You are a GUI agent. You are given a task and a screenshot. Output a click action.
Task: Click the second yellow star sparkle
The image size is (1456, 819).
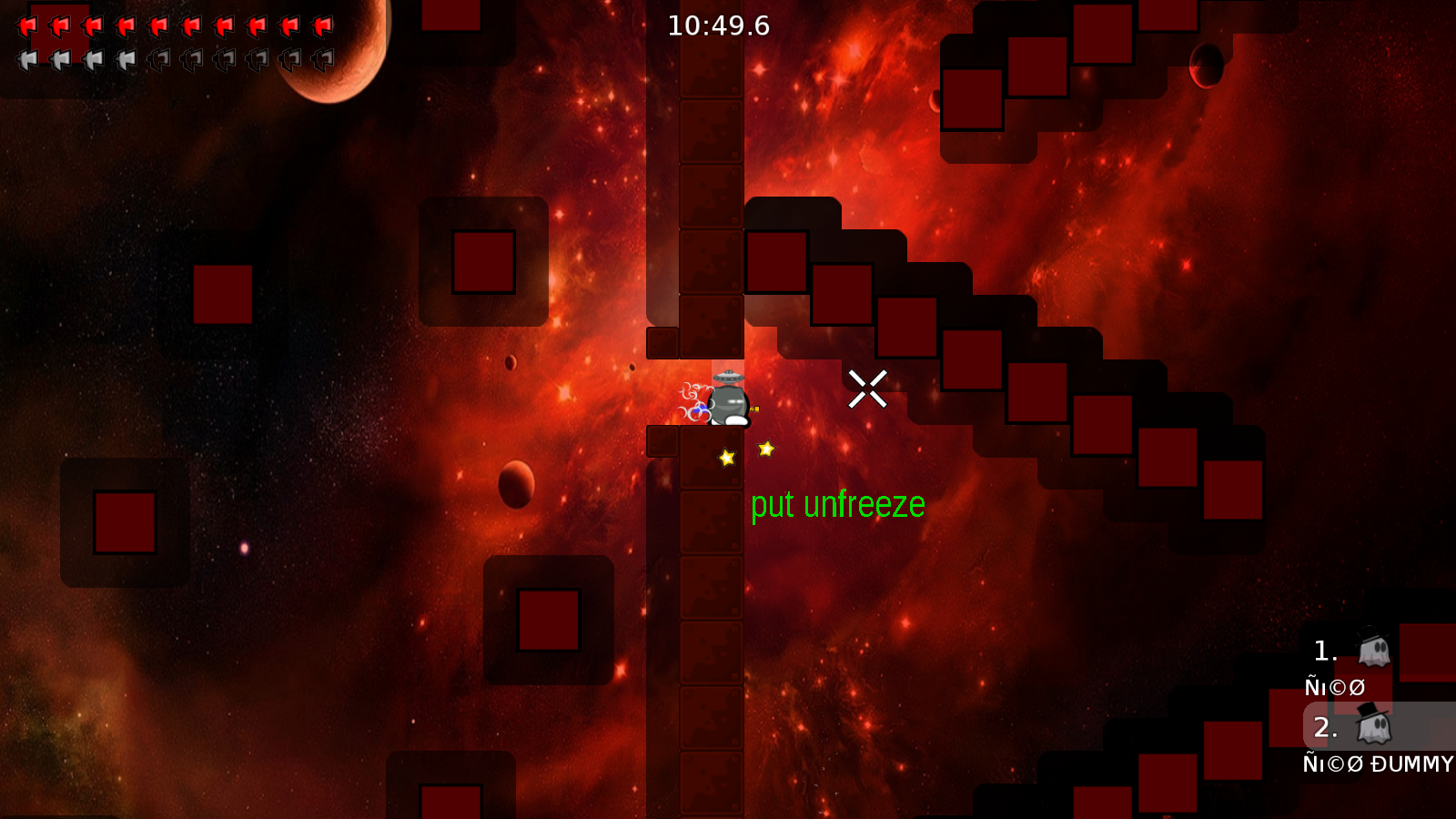click(765, 447)
